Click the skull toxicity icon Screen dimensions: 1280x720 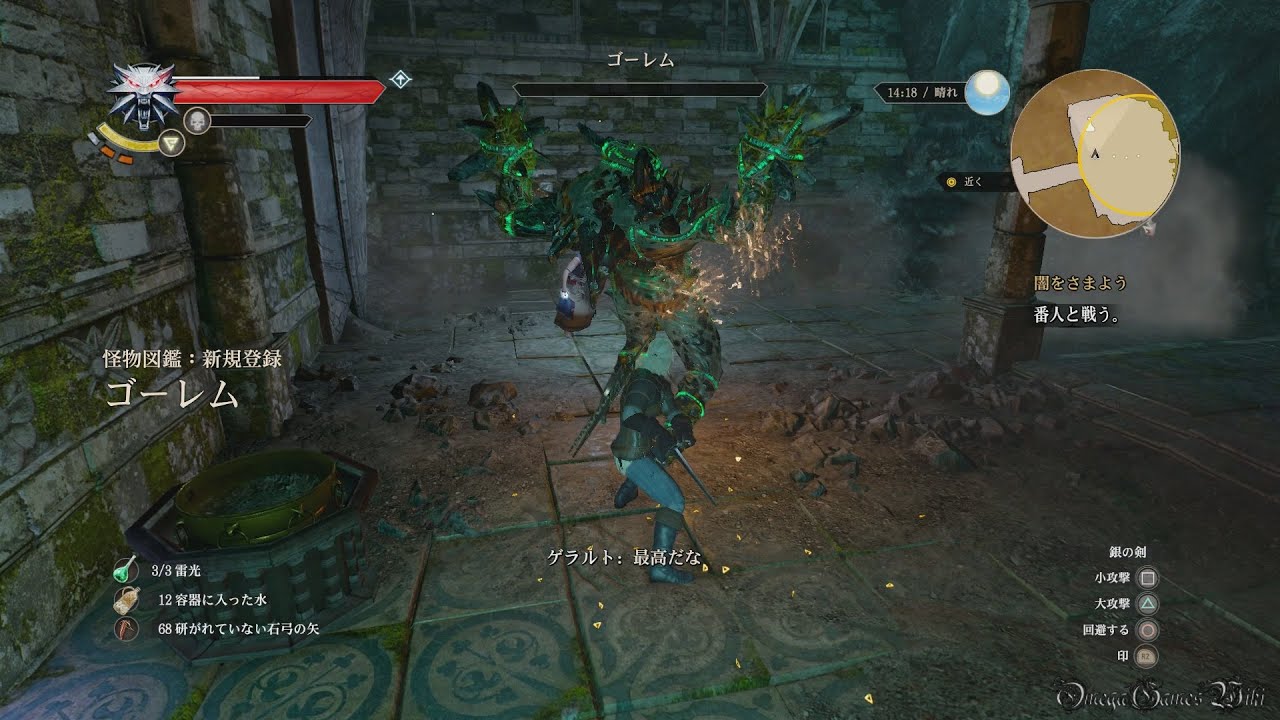[198, 121]
